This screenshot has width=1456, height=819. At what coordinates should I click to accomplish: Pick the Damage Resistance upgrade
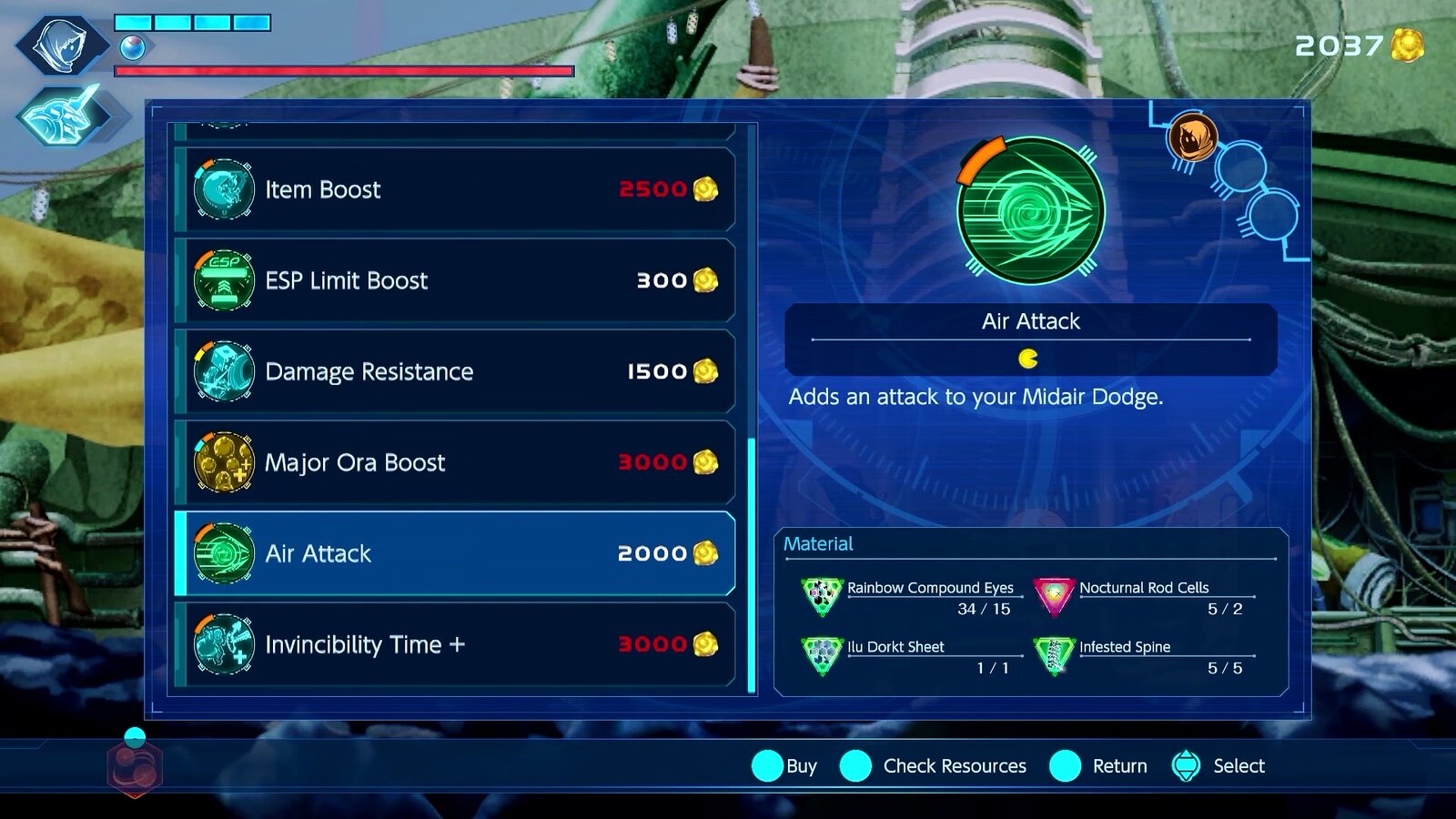click(x=455, y=371)
